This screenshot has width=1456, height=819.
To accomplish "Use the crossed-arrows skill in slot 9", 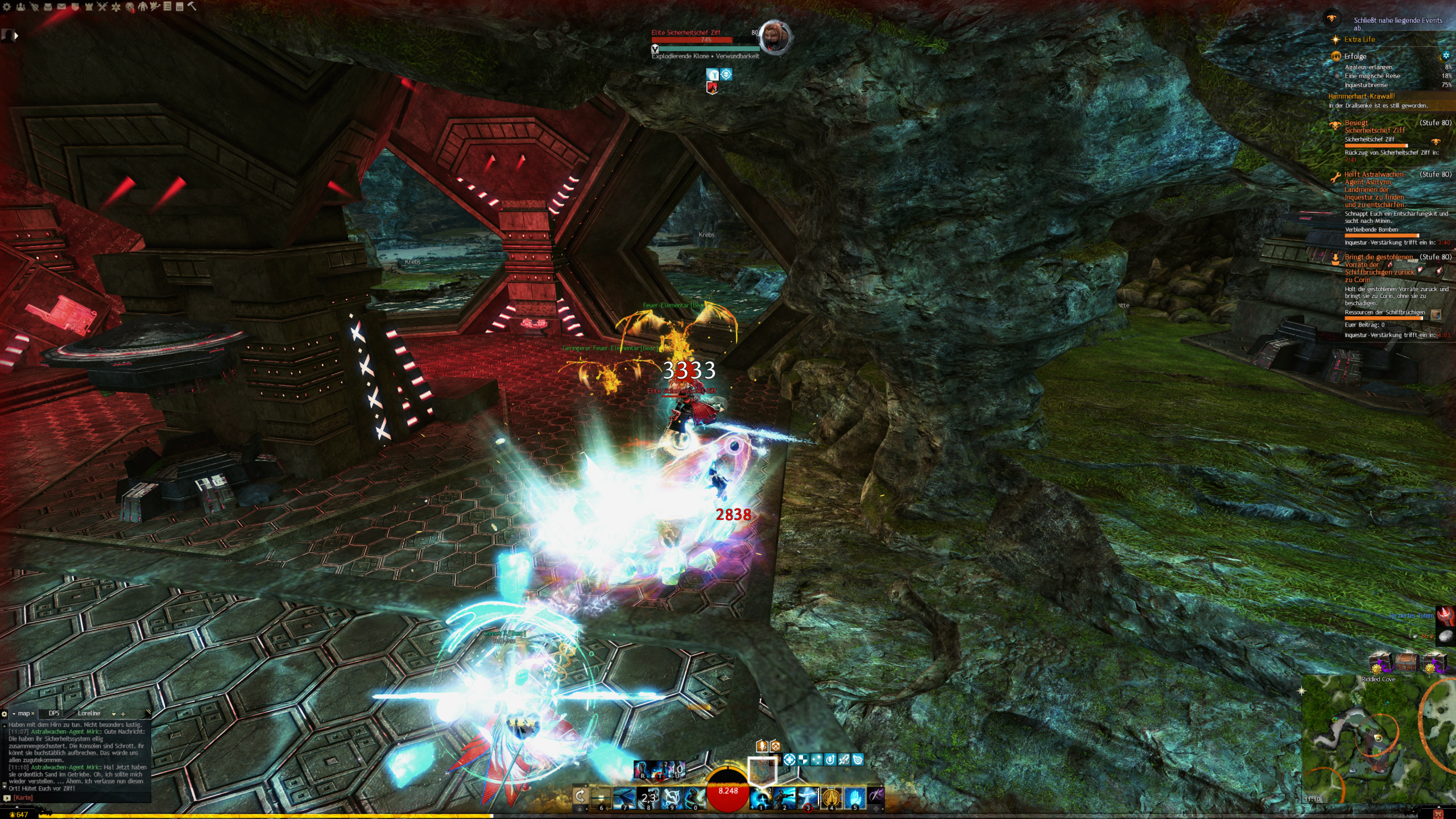I will click(672, 797).
